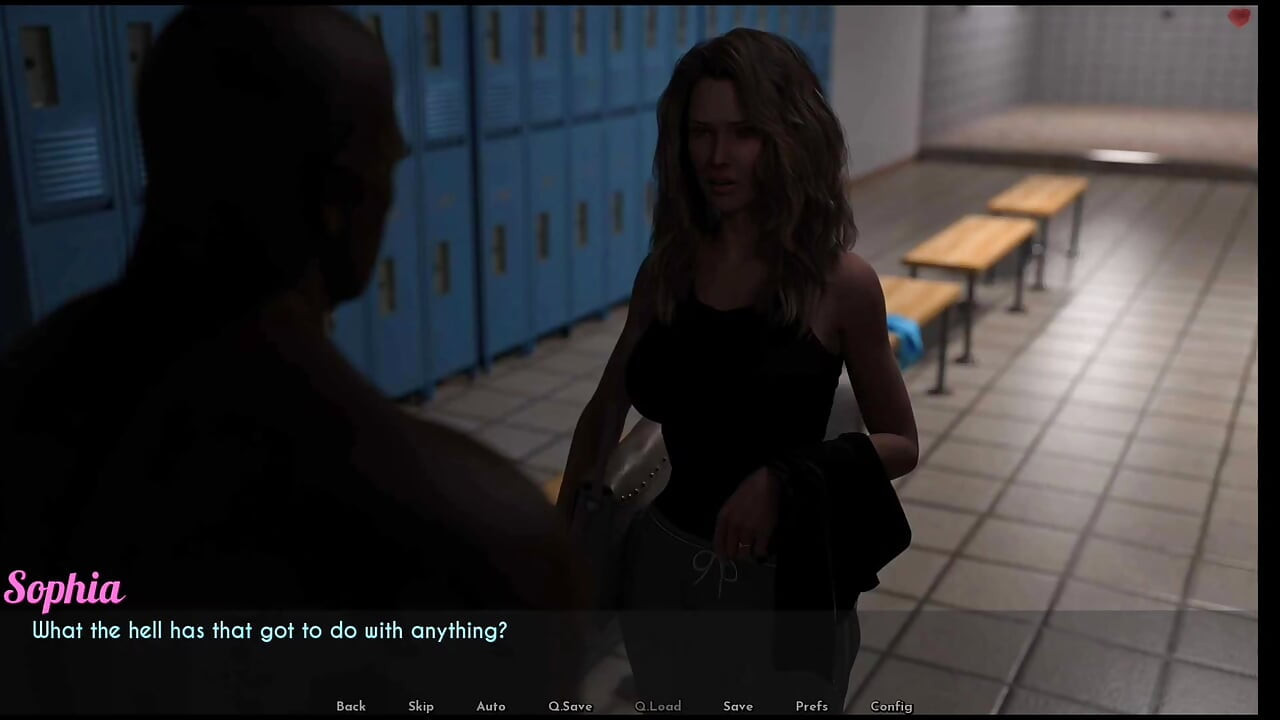Open the Prefs menu
The width and height of the screenshot is (1280, 720).
[x=811, y=706]
